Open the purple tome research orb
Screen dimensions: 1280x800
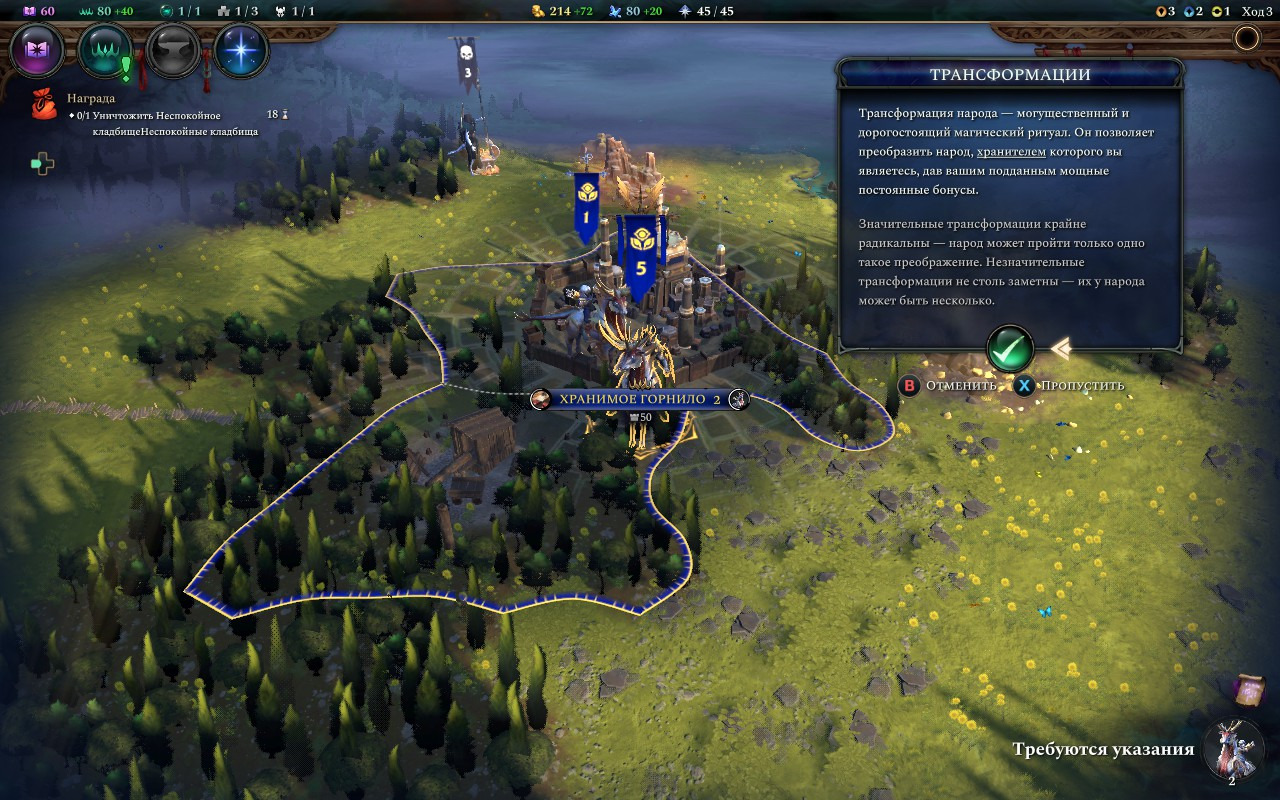(37, 49)
